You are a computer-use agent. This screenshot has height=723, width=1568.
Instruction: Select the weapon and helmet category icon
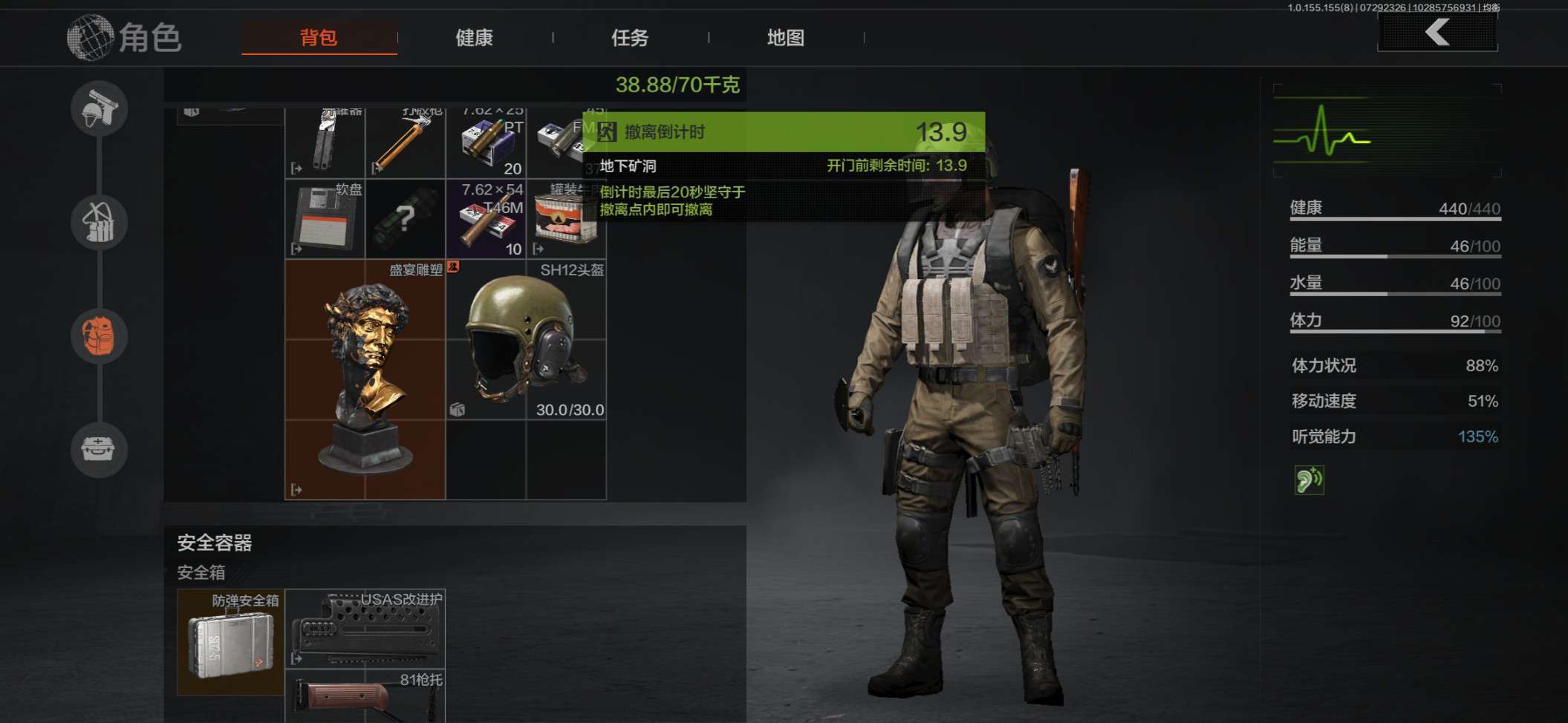[x=100, y=109]
